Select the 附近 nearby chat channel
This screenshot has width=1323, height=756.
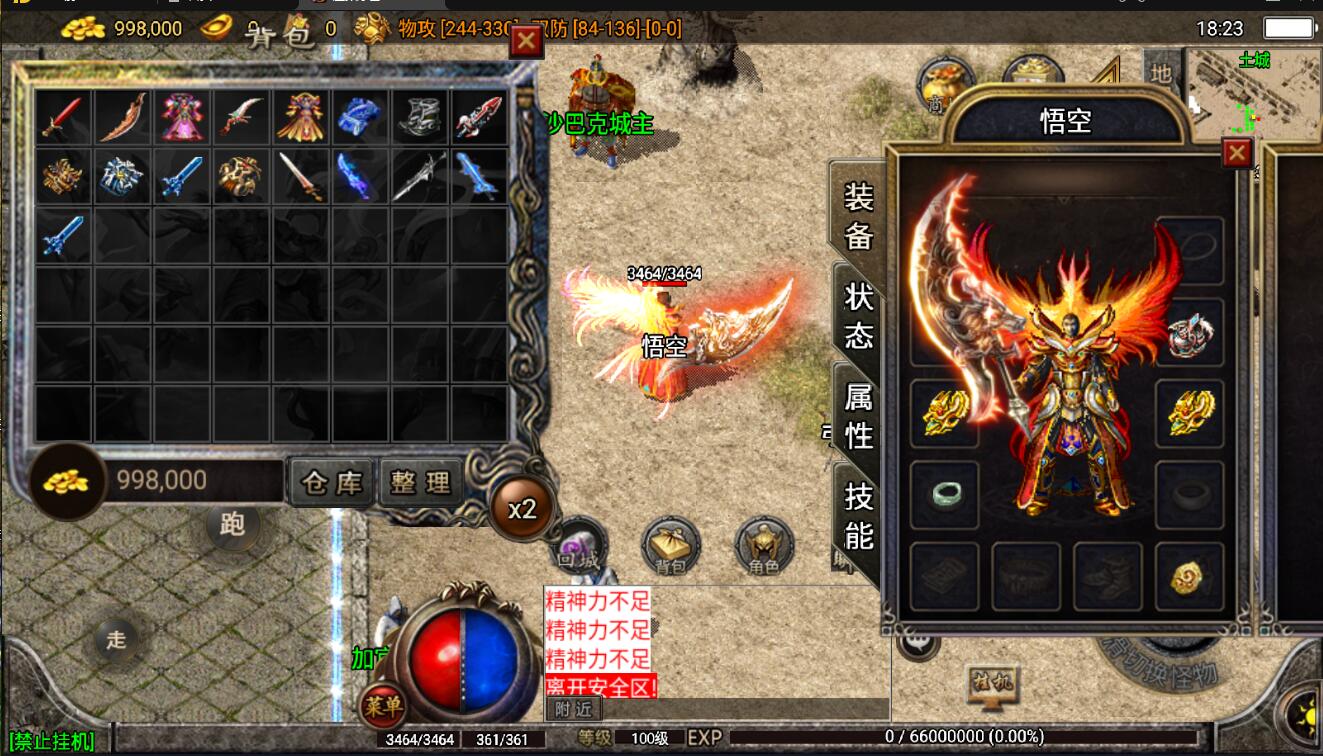573,709
